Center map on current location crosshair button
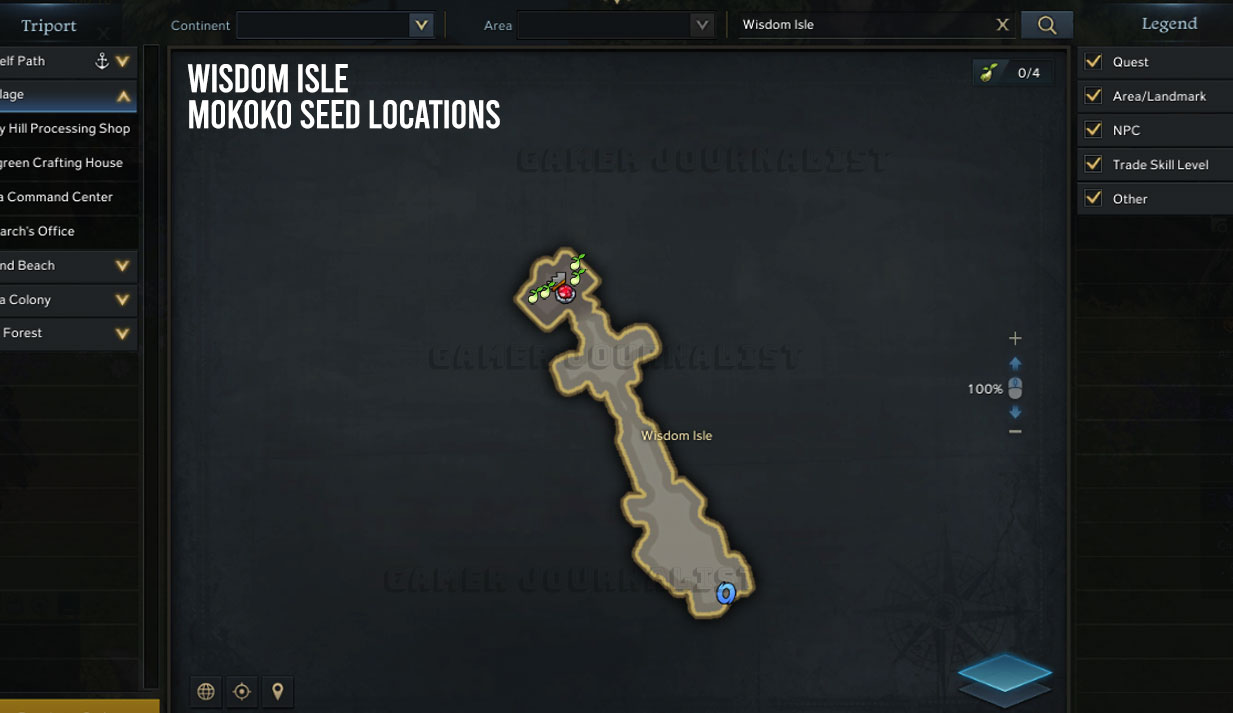The image size is (1233, 713). 241,691
